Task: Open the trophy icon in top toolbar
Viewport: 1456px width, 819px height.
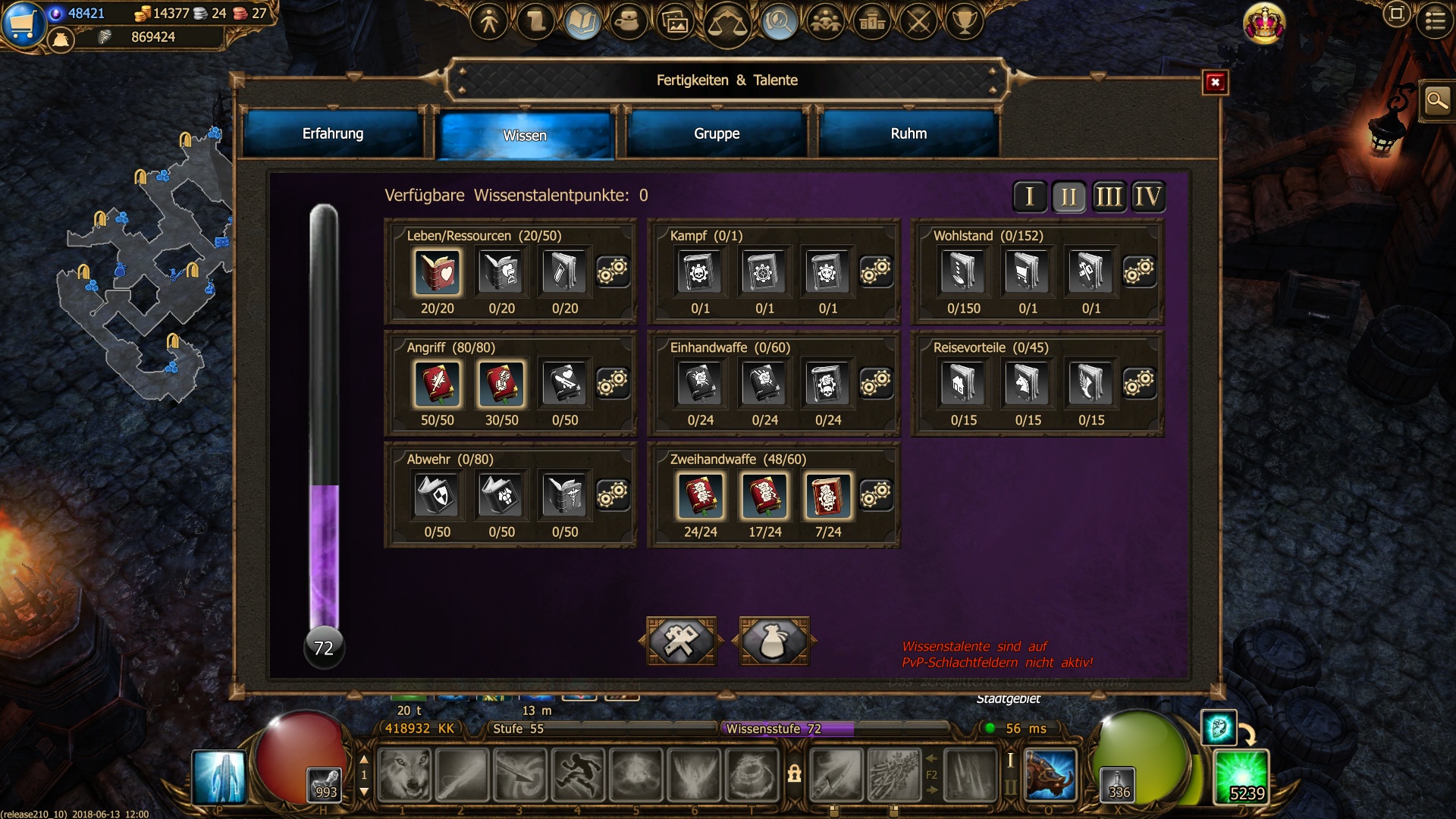Action: [964, 21]
